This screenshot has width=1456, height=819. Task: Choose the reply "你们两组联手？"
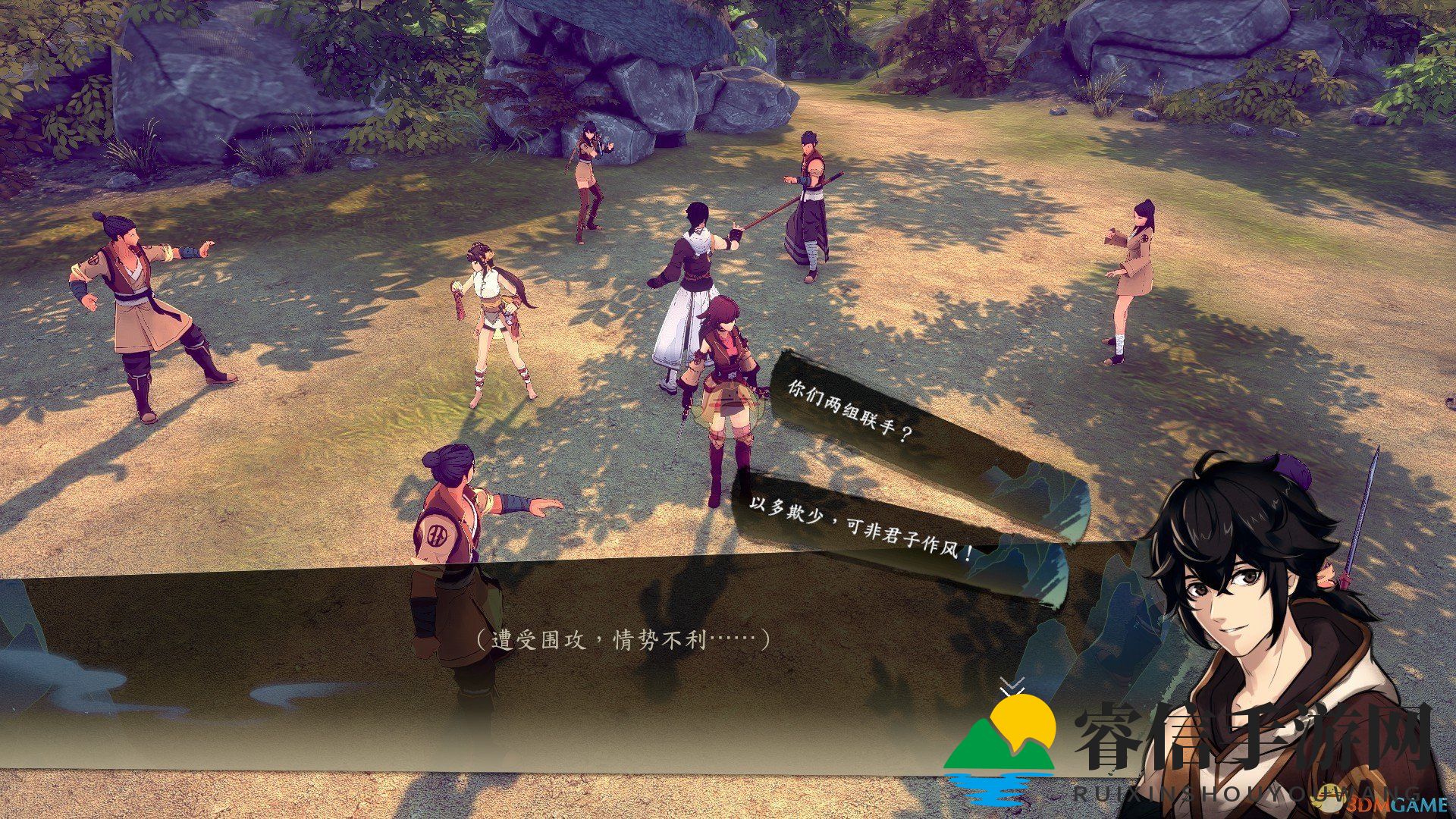(848, 413)
